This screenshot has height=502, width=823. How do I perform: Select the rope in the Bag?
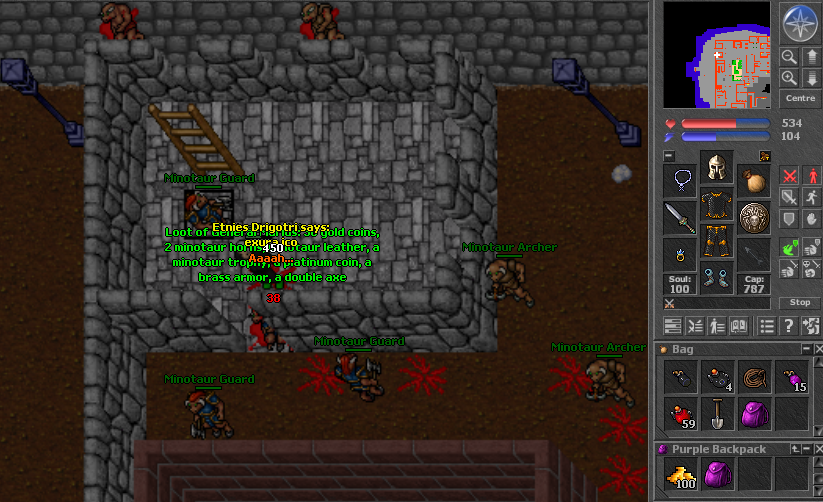click(753, 378)
